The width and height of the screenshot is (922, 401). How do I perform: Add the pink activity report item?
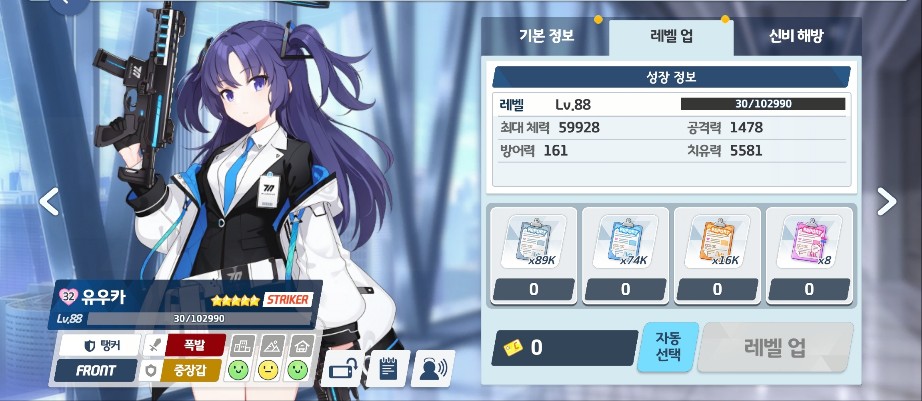[808, 245]
